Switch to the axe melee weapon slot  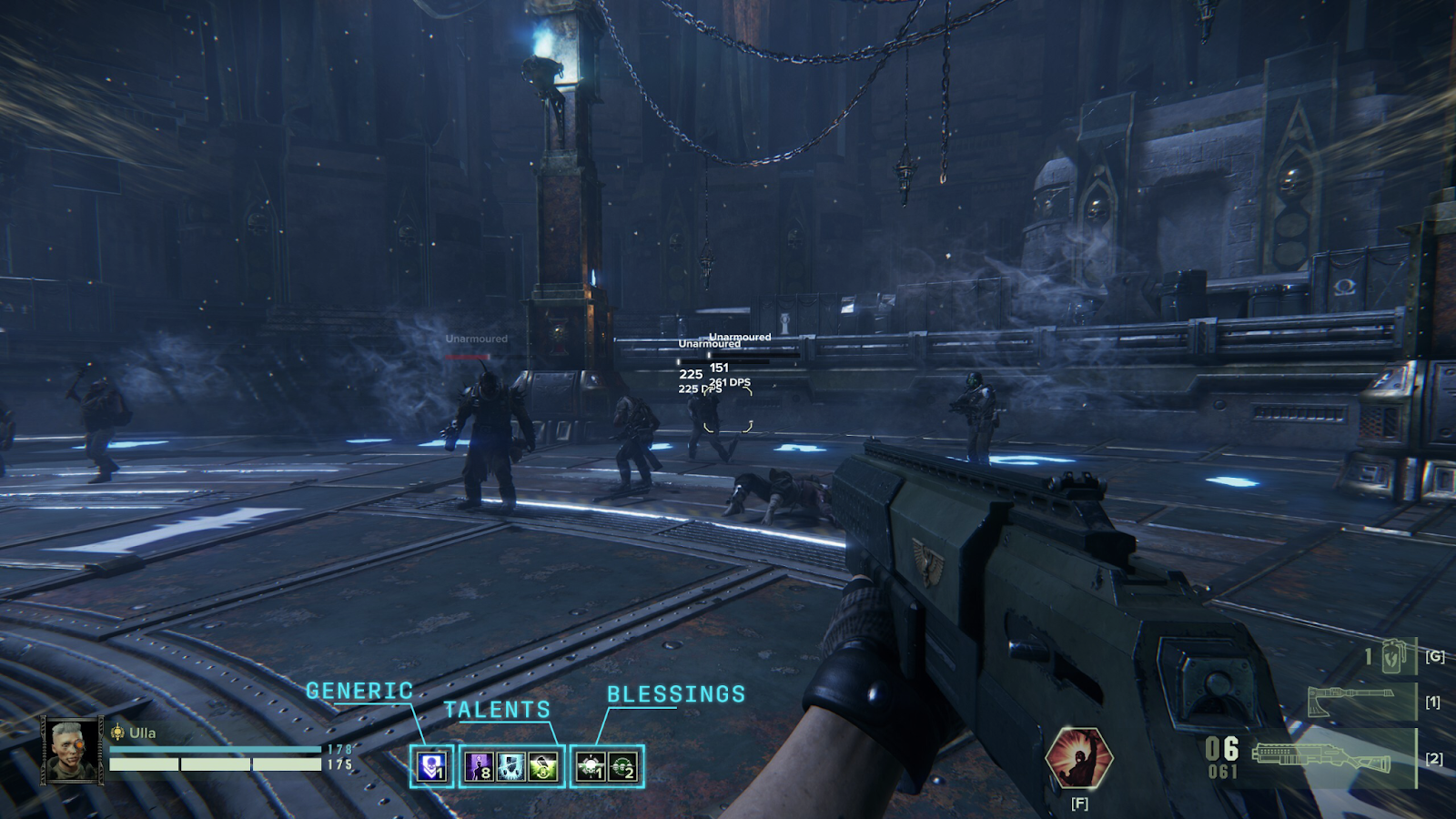tap(1351, 702)
